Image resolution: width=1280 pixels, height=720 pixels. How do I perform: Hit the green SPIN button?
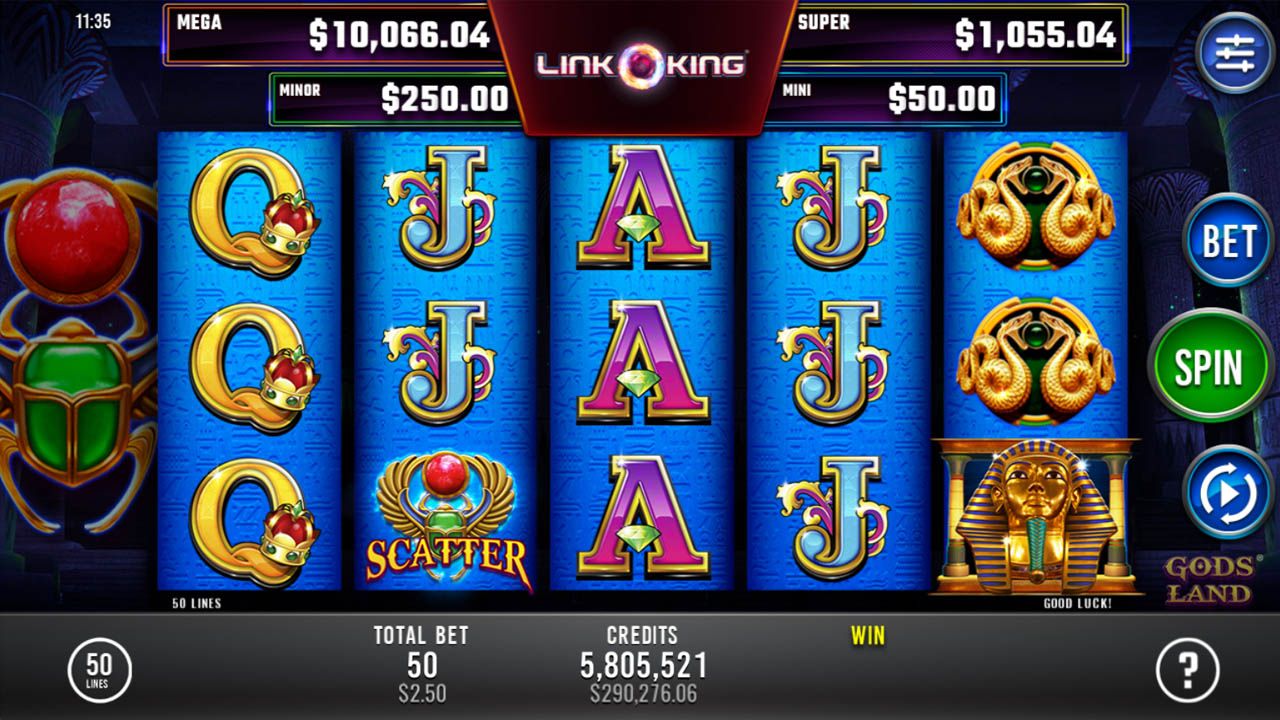point(1209,366)
